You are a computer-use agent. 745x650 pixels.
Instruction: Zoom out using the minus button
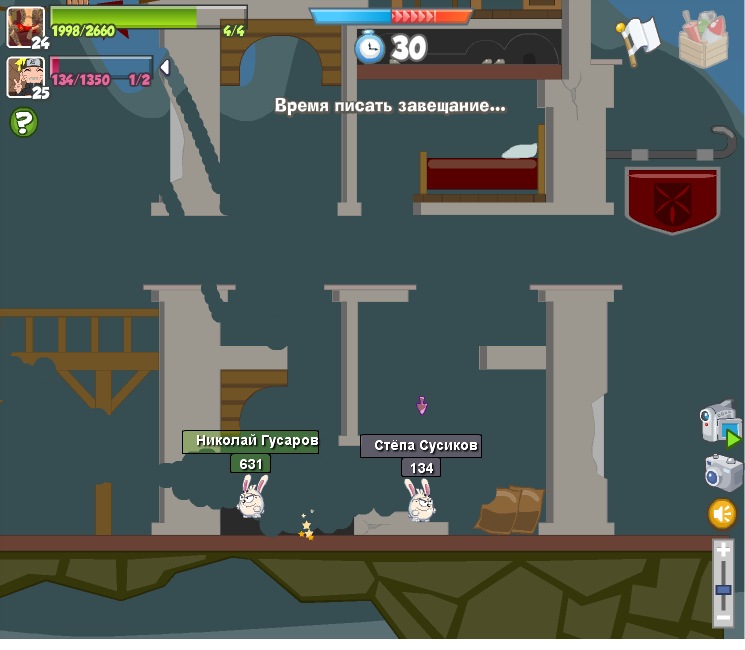click(x=723, y=619)
